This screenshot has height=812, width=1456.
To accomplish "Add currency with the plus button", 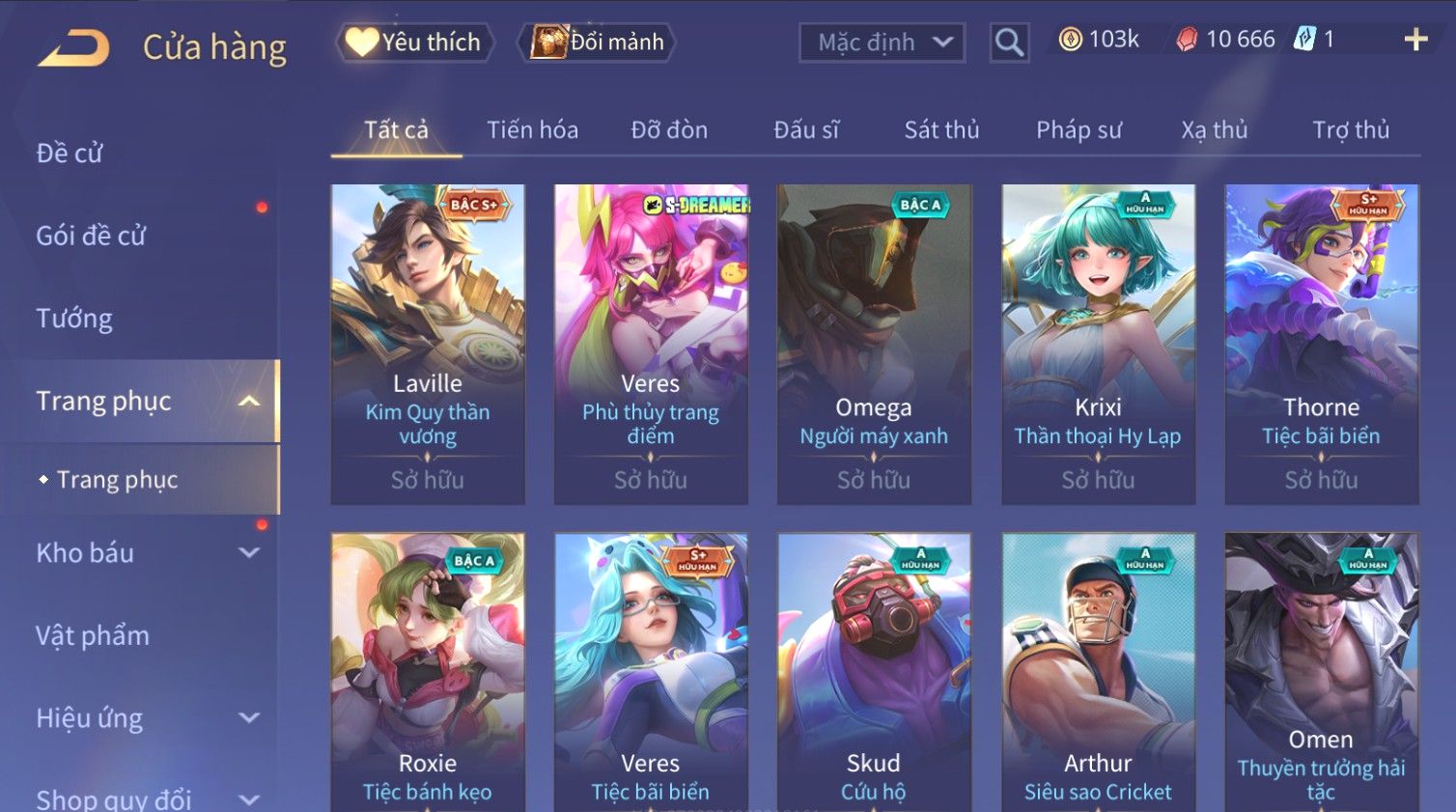I will coord(1415,40).
